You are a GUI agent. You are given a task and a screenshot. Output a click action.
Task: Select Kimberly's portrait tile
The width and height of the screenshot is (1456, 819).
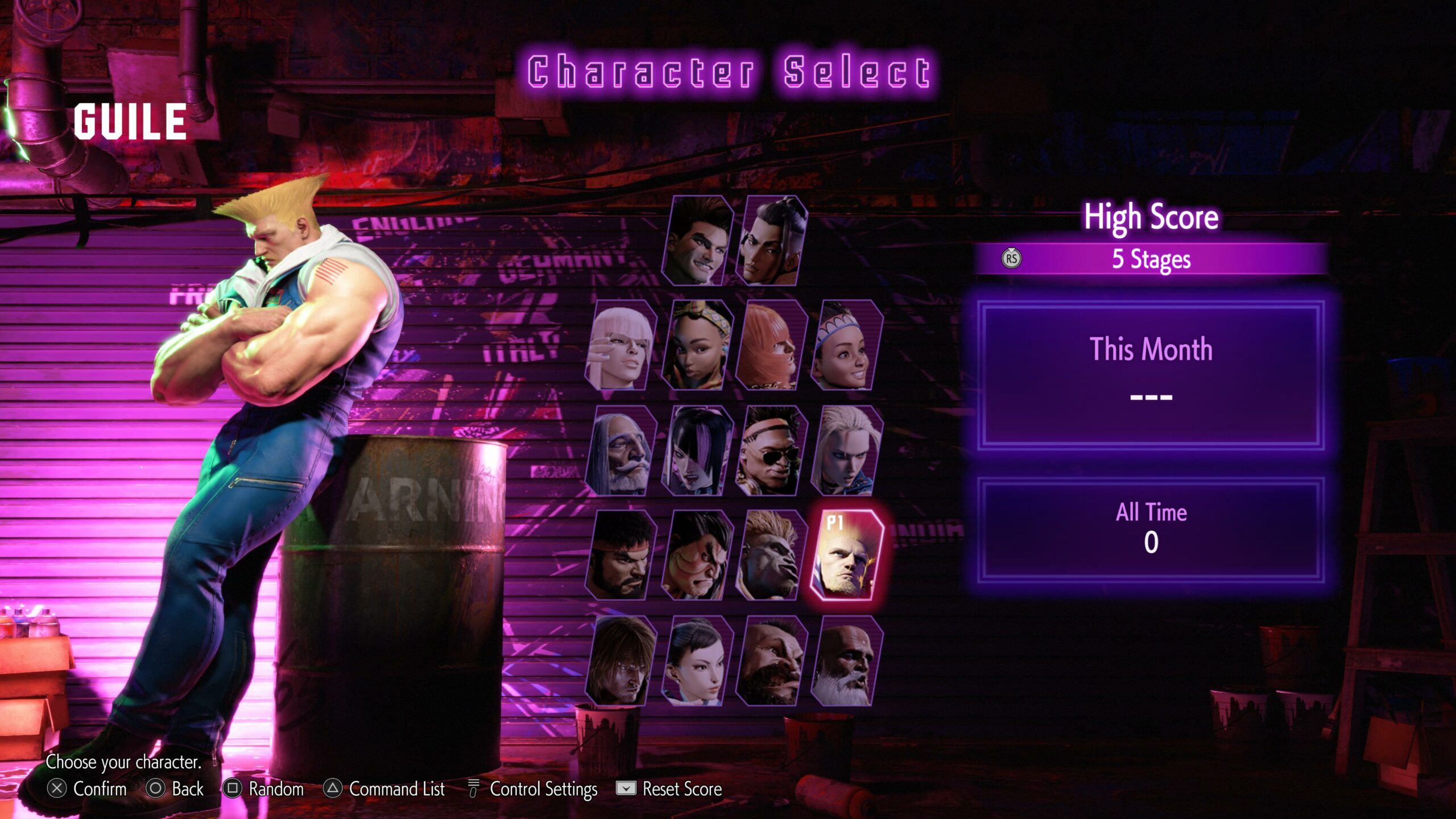coord(697,345)
